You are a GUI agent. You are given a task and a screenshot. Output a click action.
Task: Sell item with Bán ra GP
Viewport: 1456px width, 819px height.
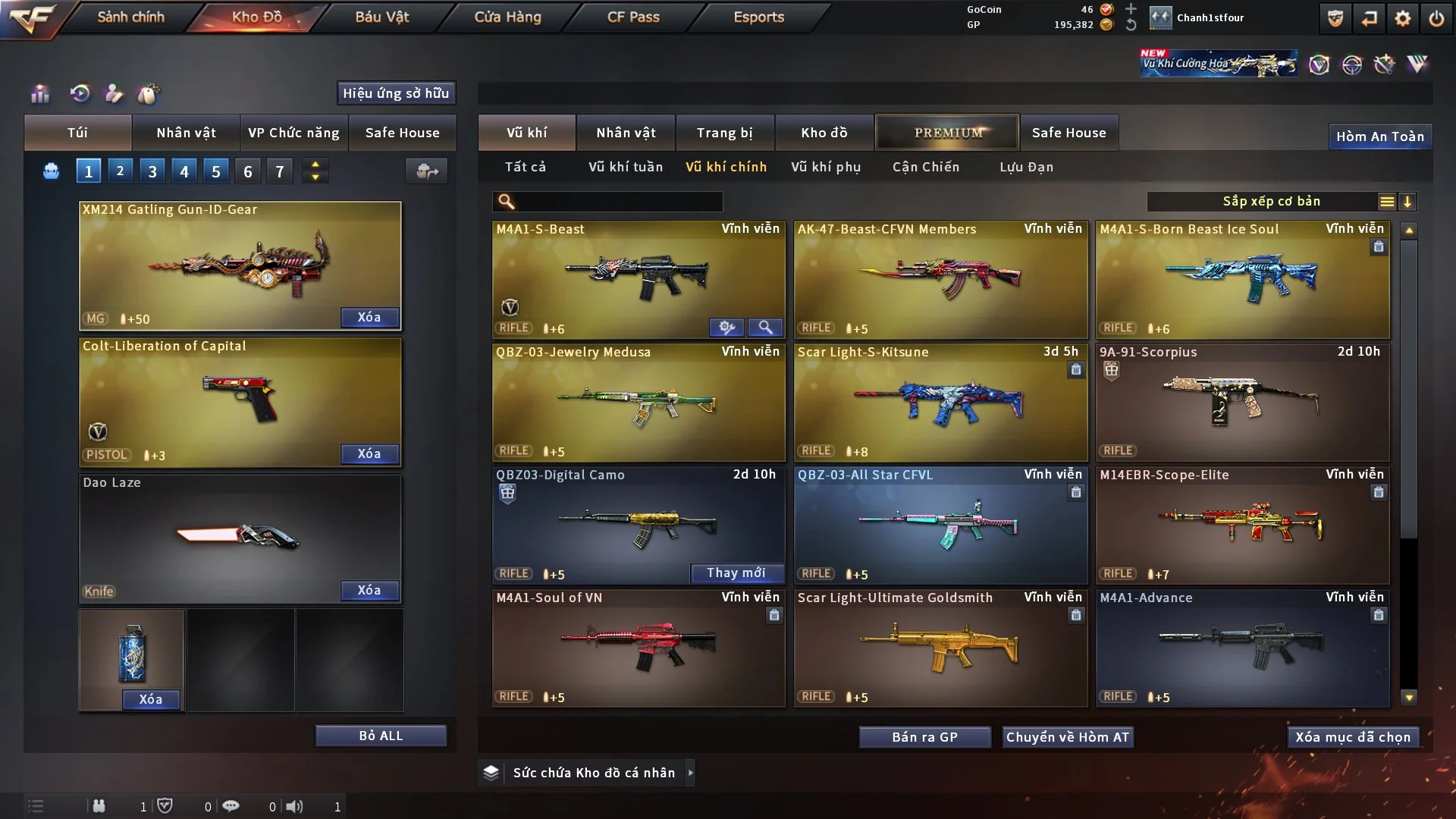[x=924, y=737]
